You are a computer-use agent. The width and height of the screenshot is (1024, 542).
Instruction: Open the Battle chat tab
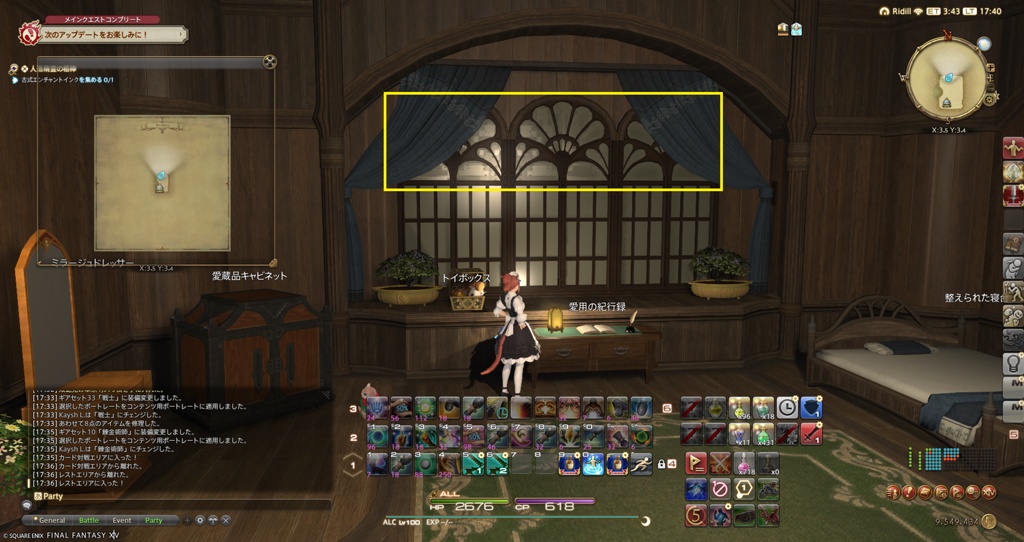point(88,520)
